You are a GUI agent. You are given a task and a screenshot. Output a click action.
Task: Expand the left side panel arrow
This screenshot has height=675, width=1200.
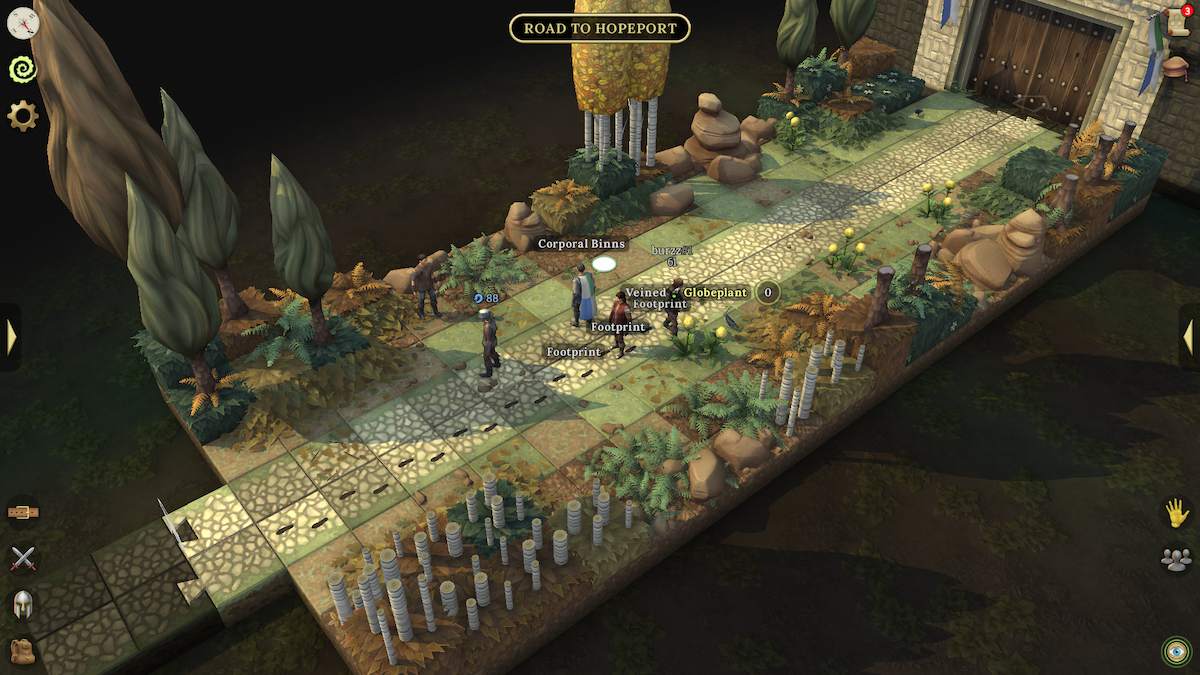[x=11, y=337]
